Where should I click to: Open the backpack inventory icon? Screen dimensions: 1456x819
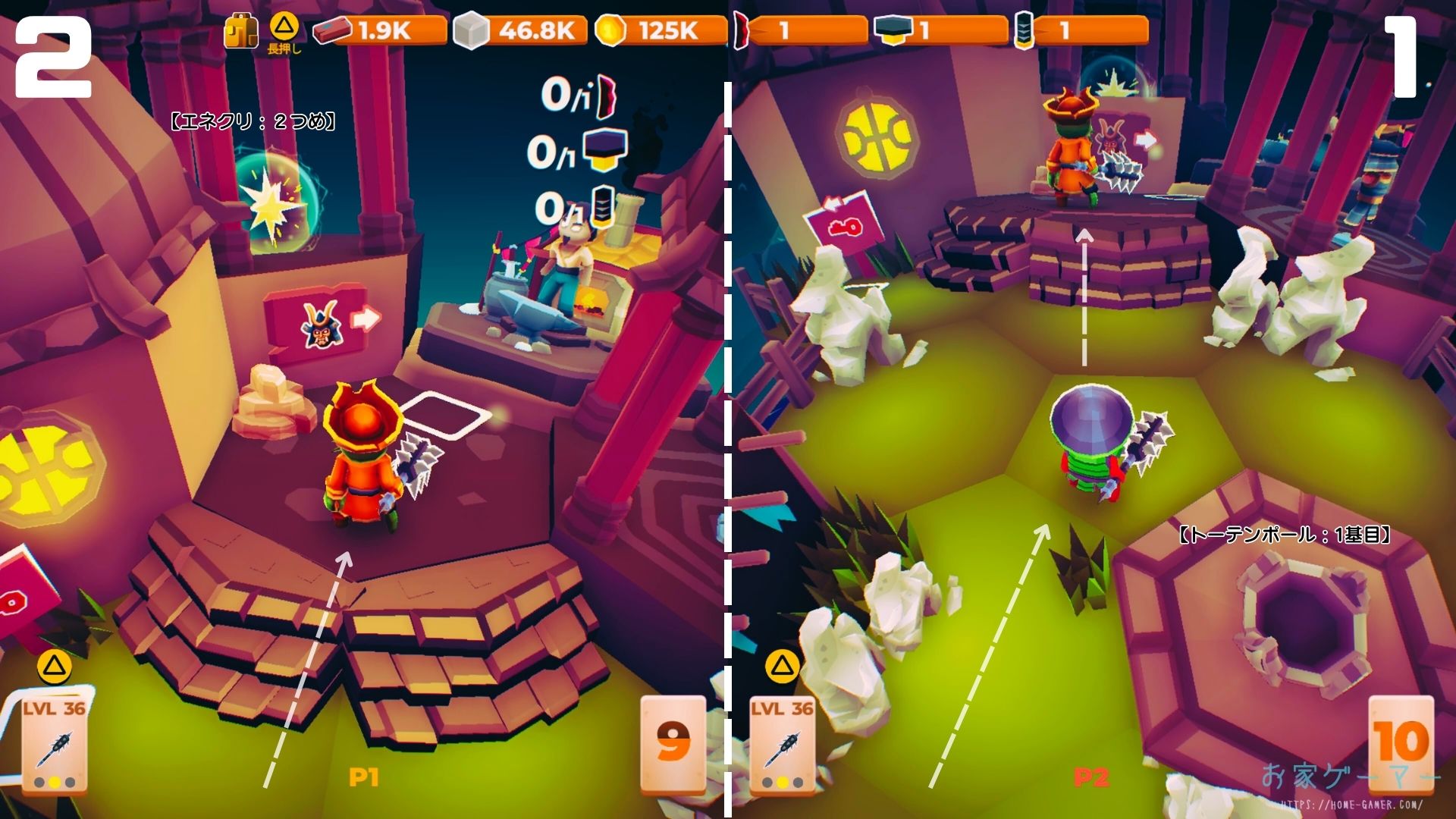coord(241,32)
